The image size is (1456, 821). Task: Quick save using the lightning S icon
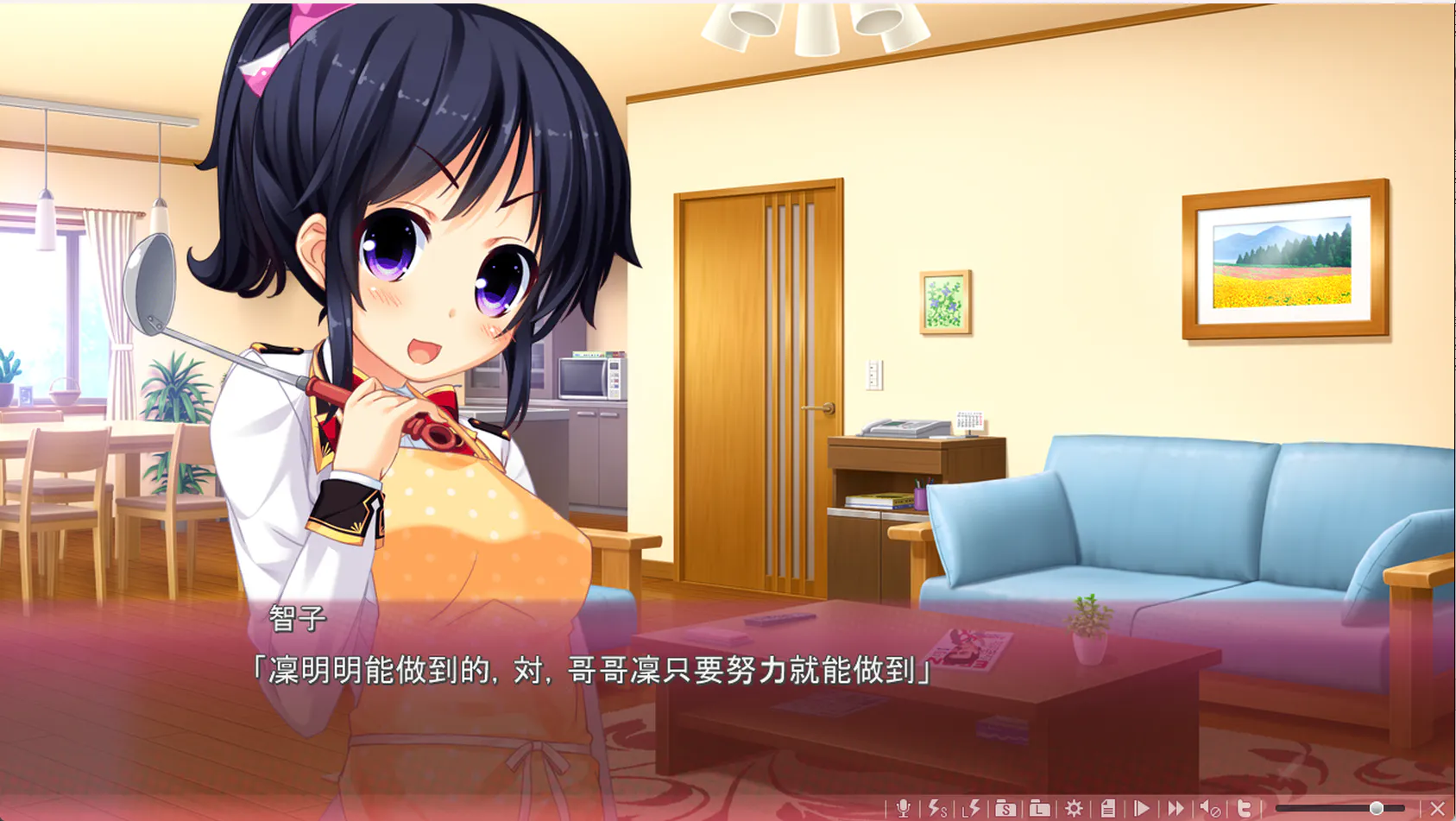[937, 808]
